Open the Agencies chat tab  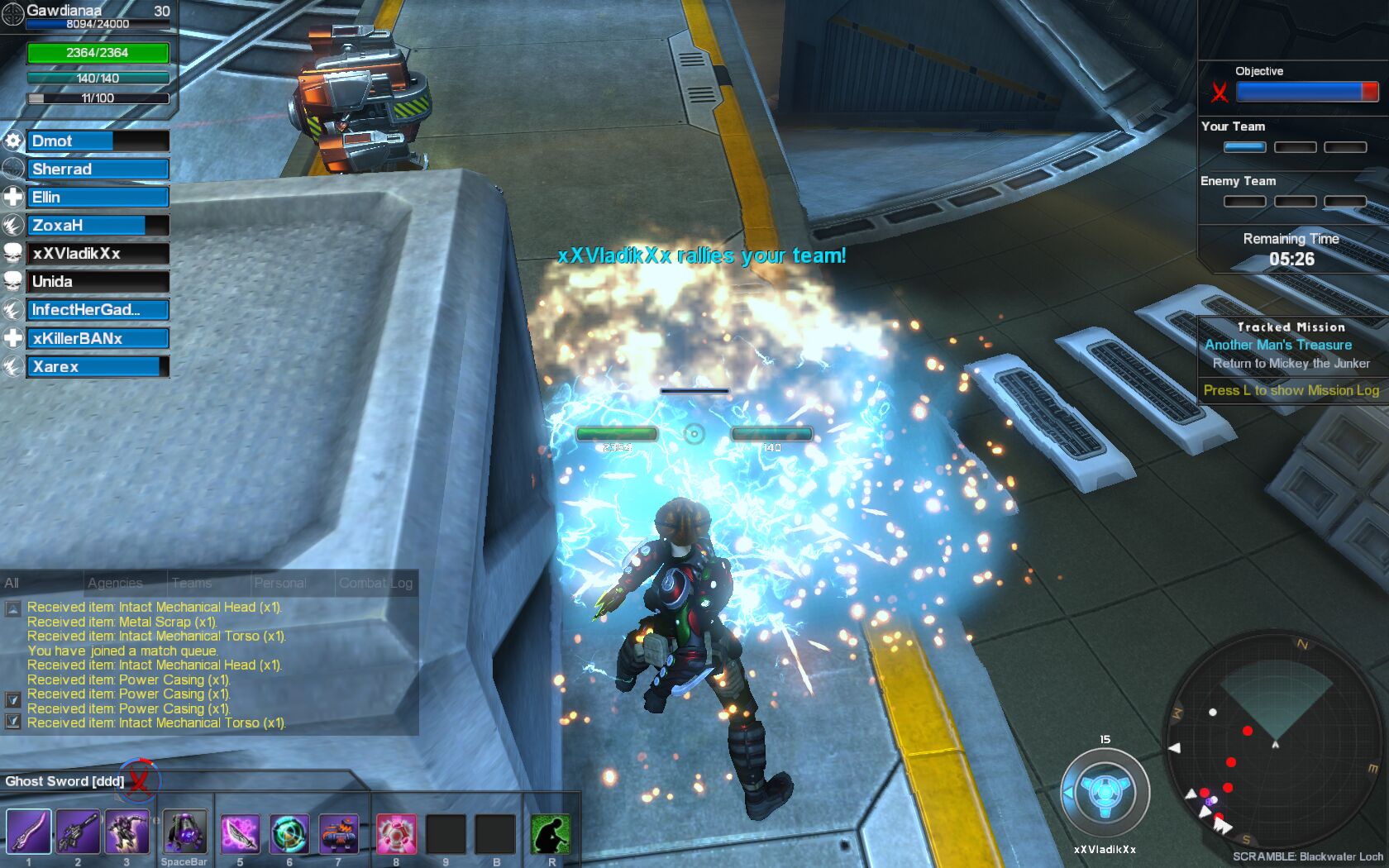(x=115, y=583)
